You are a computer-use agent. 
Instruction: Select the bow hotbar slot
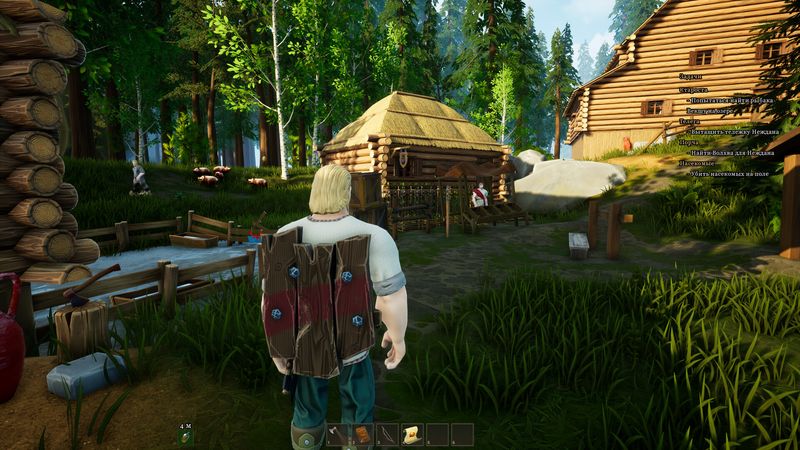(x=386, y=435)
